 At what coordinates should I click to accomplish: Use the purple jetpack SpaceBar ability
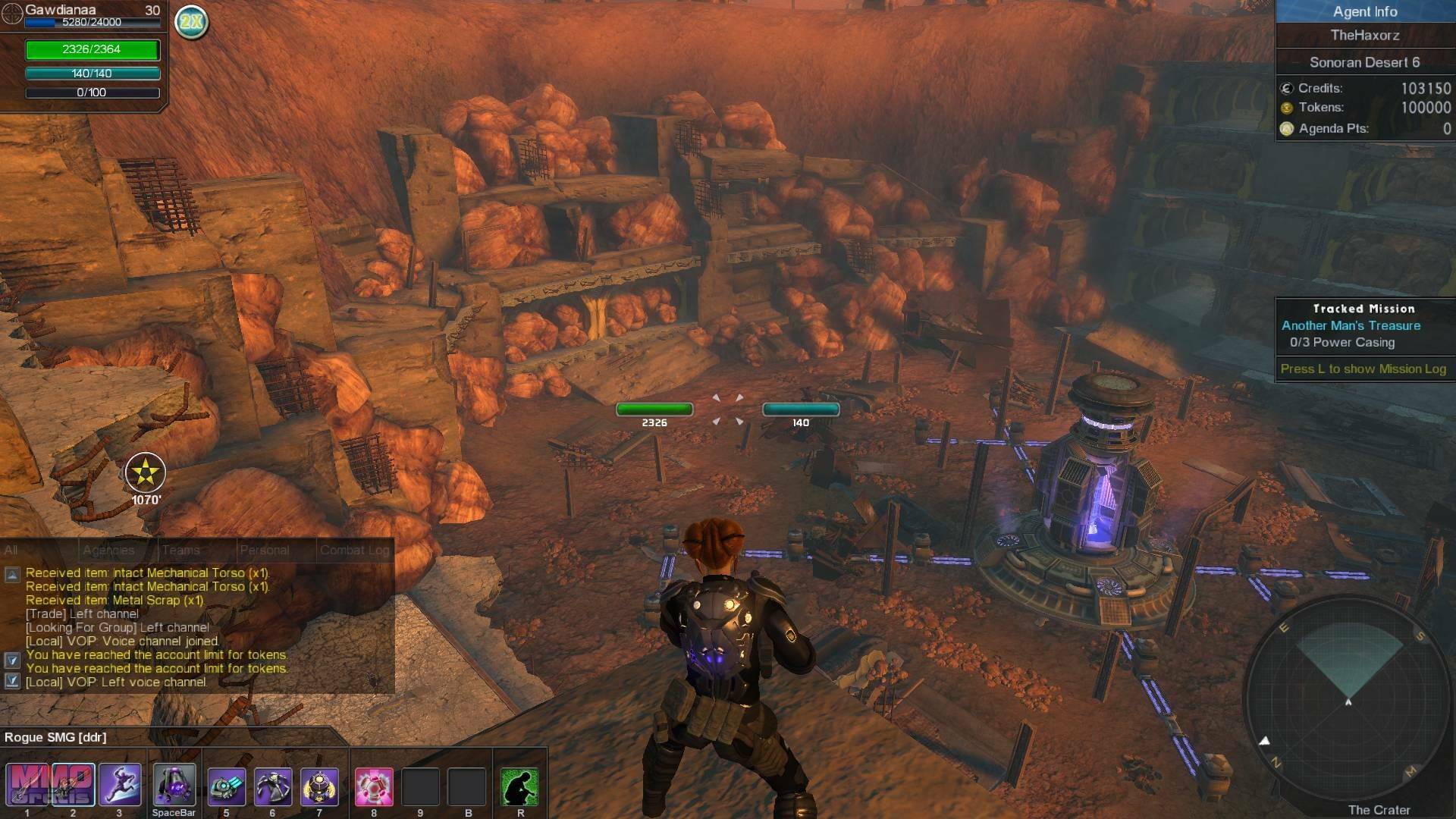[x=174, y=785]
